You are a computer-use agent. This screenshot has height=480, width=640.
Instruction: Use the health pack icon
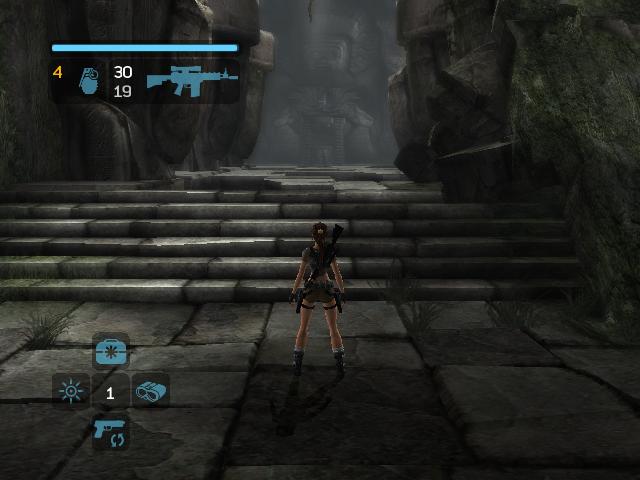tap(110, 352)
